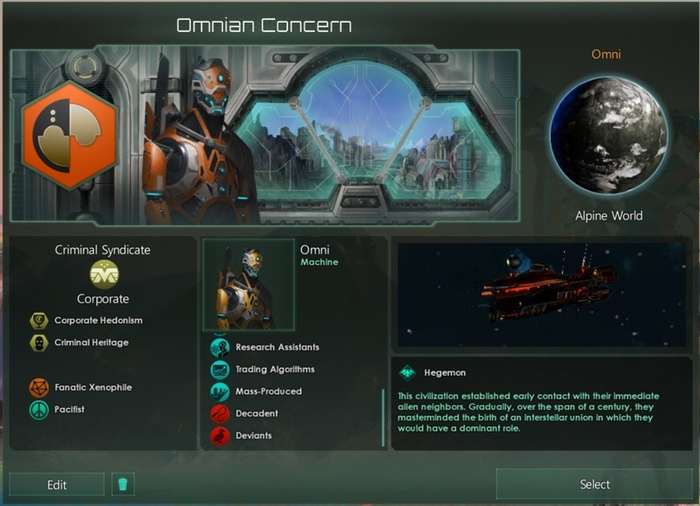Inspect the Corporate Hedonism civic
The width and height of the screenshot is (700, 506).
[x=39, y=321]
